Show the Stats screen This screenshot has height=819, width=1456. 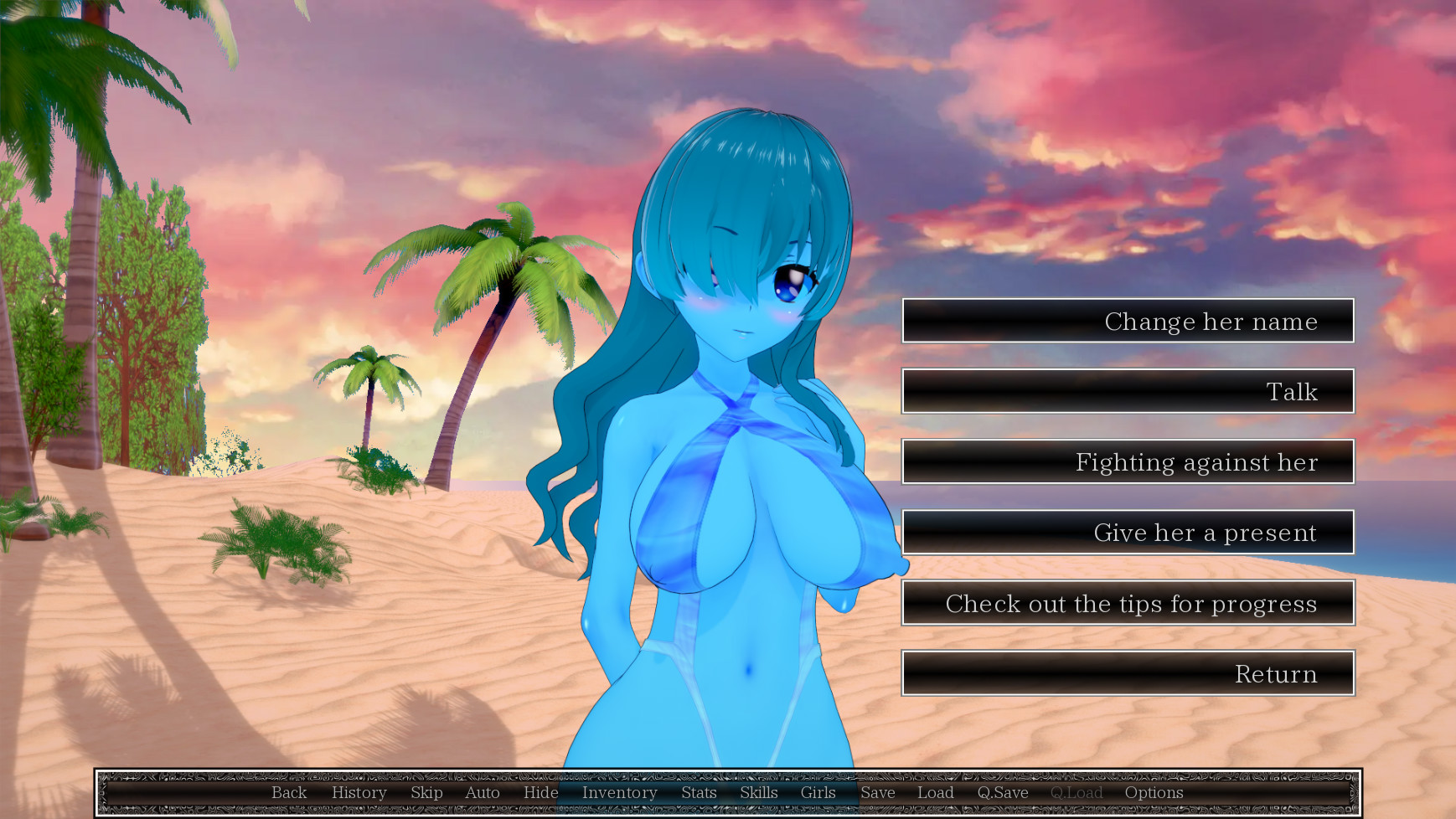(x=699, y=793)
